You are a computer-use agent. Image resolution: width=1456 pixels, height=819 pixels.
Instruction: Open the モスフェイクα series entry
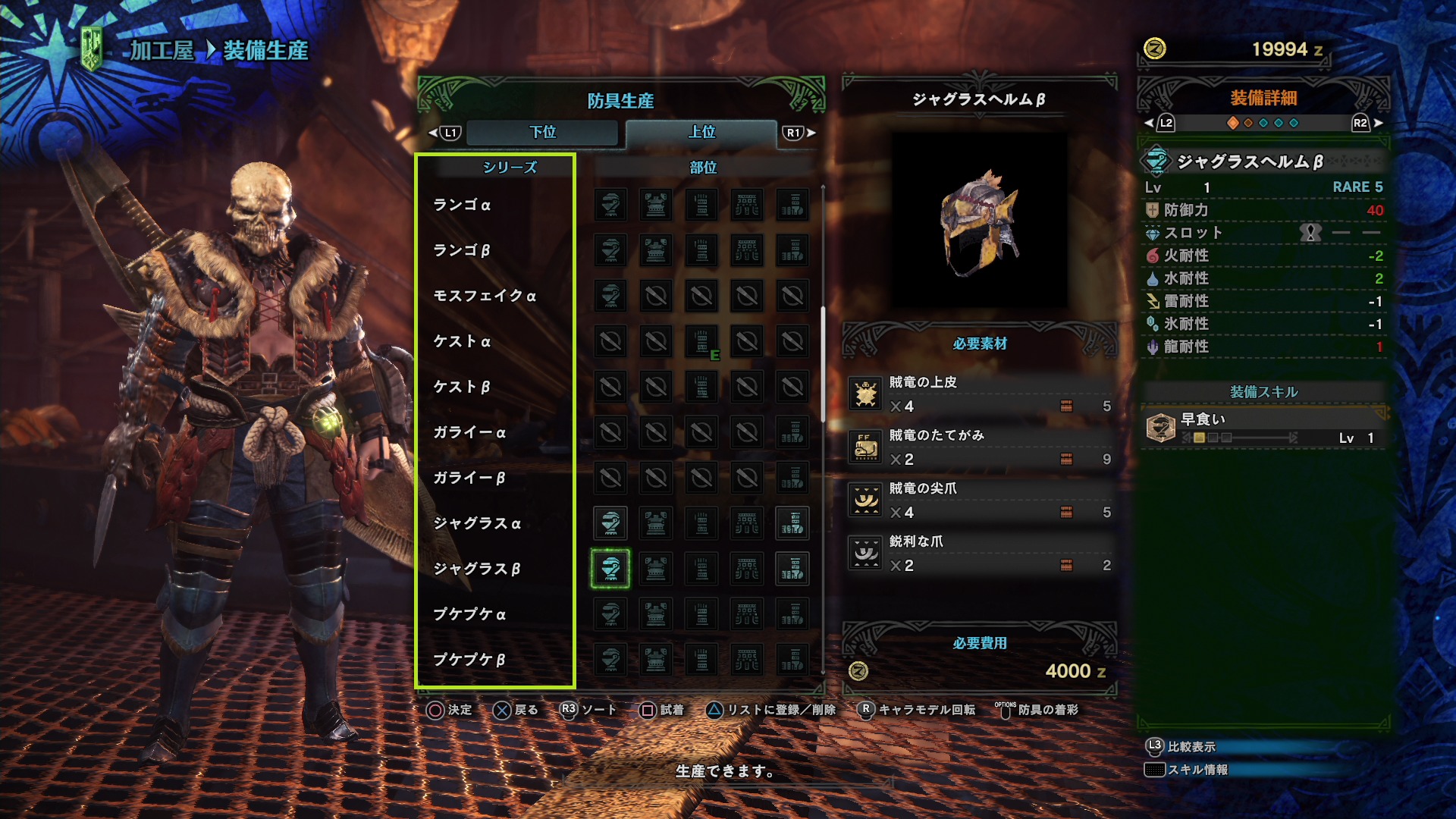click(485, 296)
